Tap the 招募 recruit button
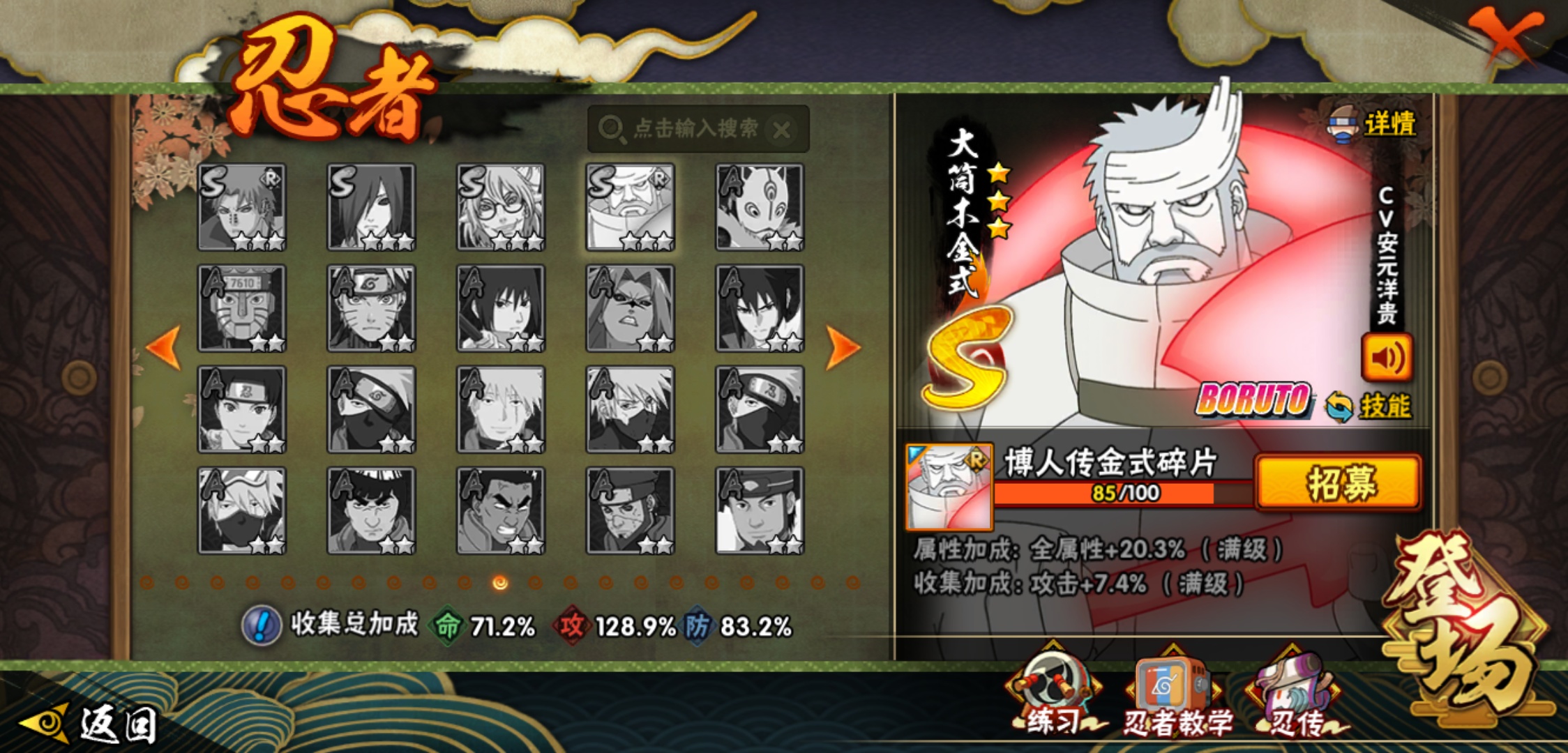 (x=1339, y=482)
